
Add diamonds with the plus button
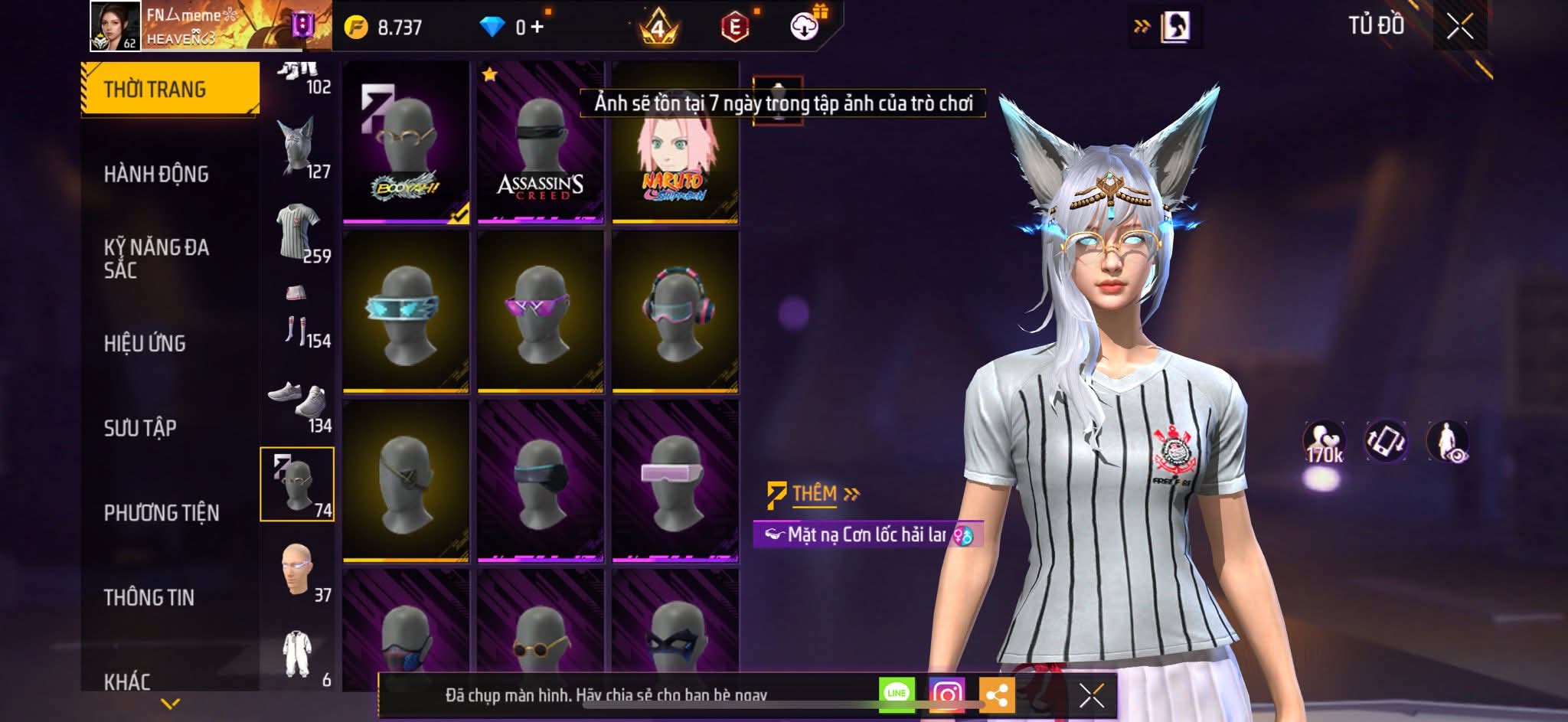537,28
